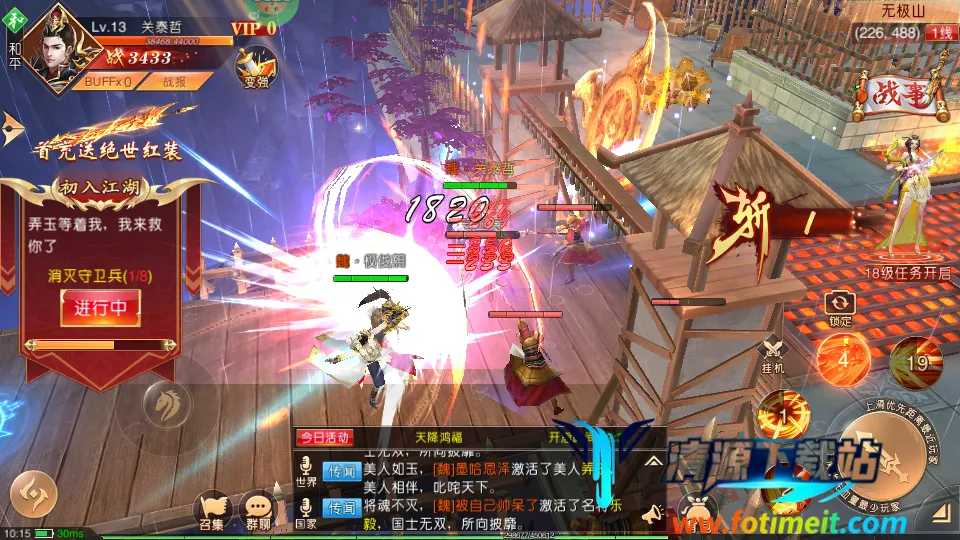Open the 召集 rally button

coord(211,511)
